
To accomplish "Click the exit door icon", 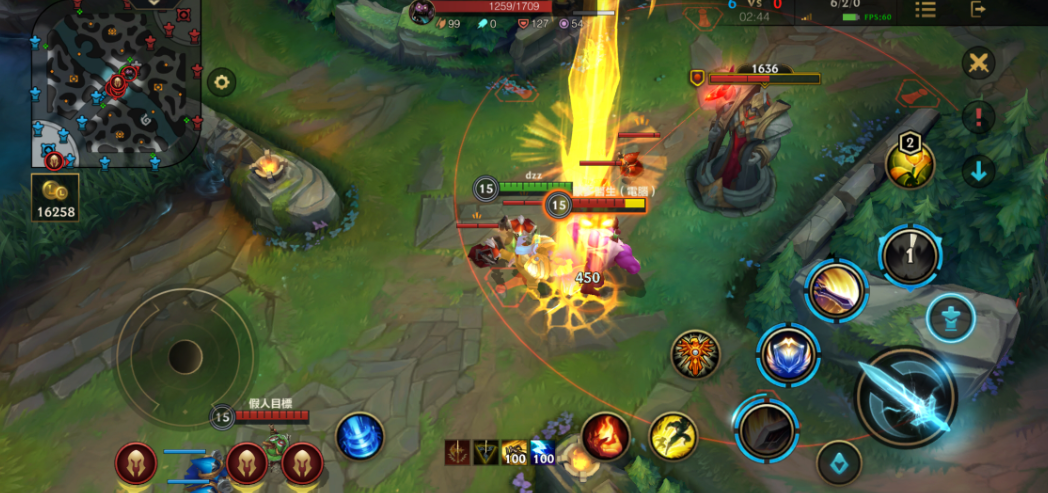I will coord(978,10).
